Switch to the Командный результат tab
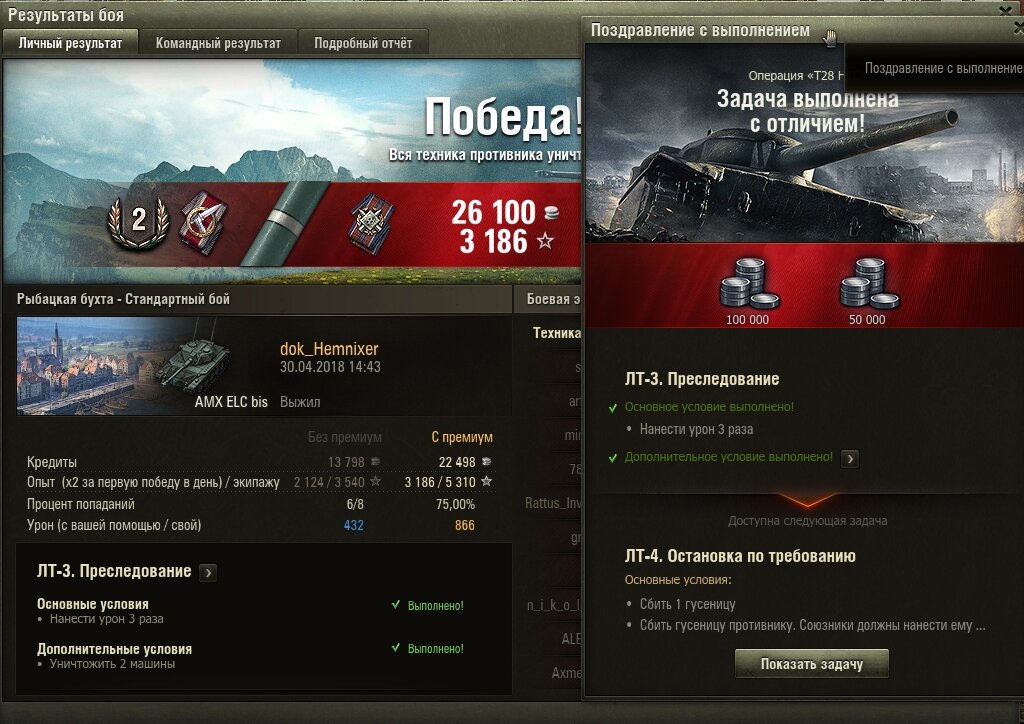 click(218, 43)
